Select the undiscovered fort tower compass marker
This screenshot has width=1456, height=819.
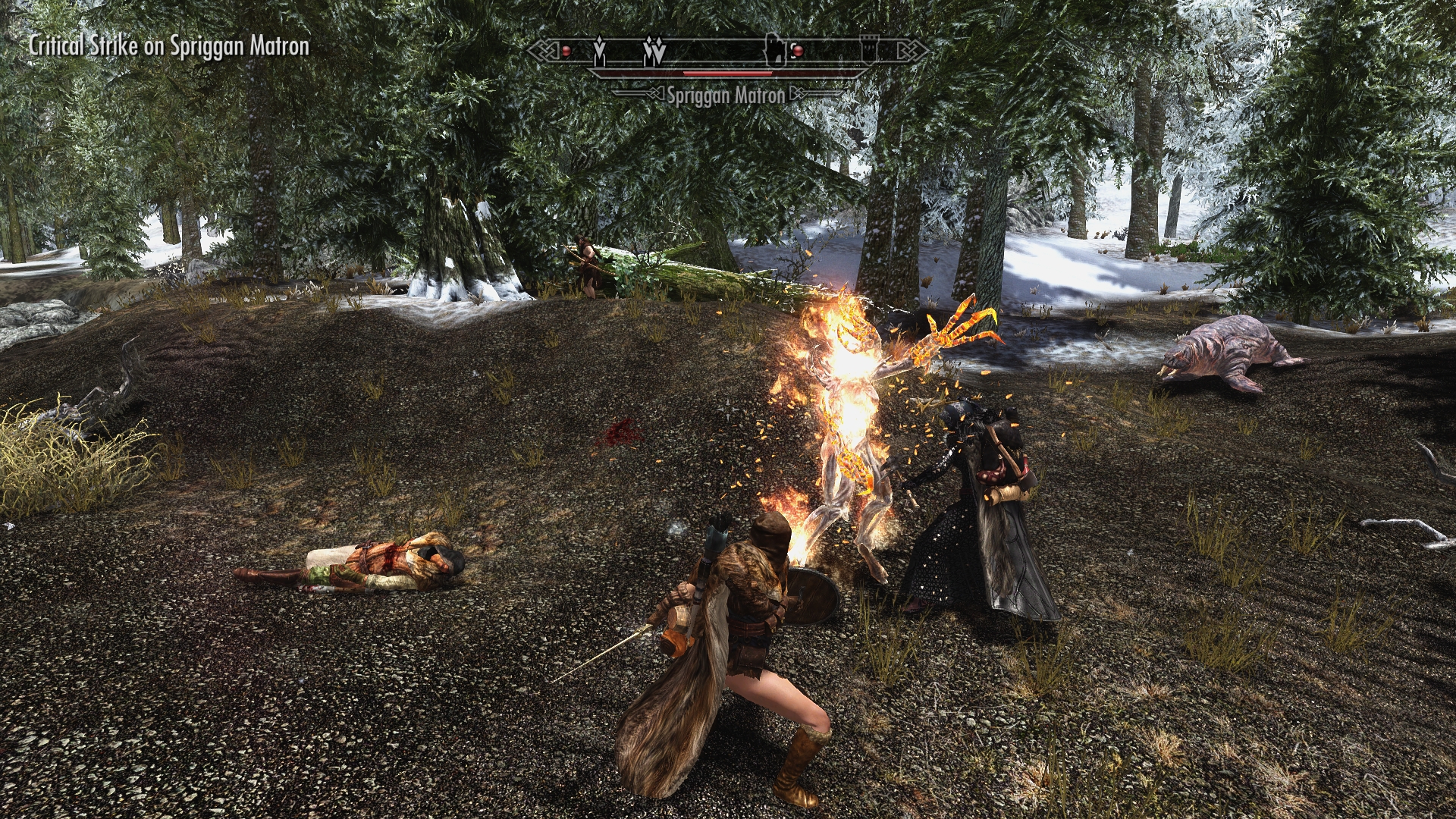[x=868, y=51]
